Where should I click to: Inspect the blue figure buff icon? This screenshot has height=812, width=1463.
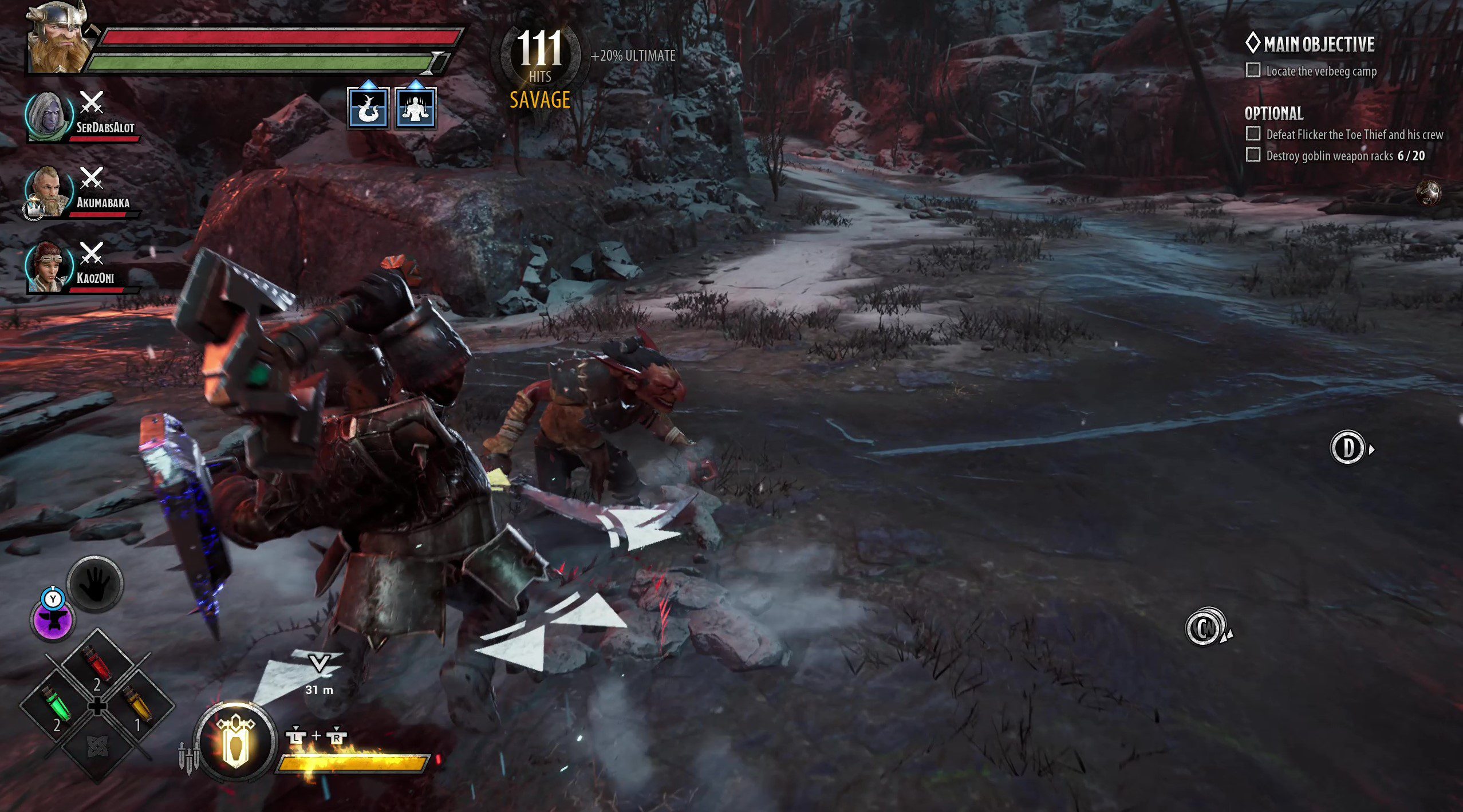415,108
